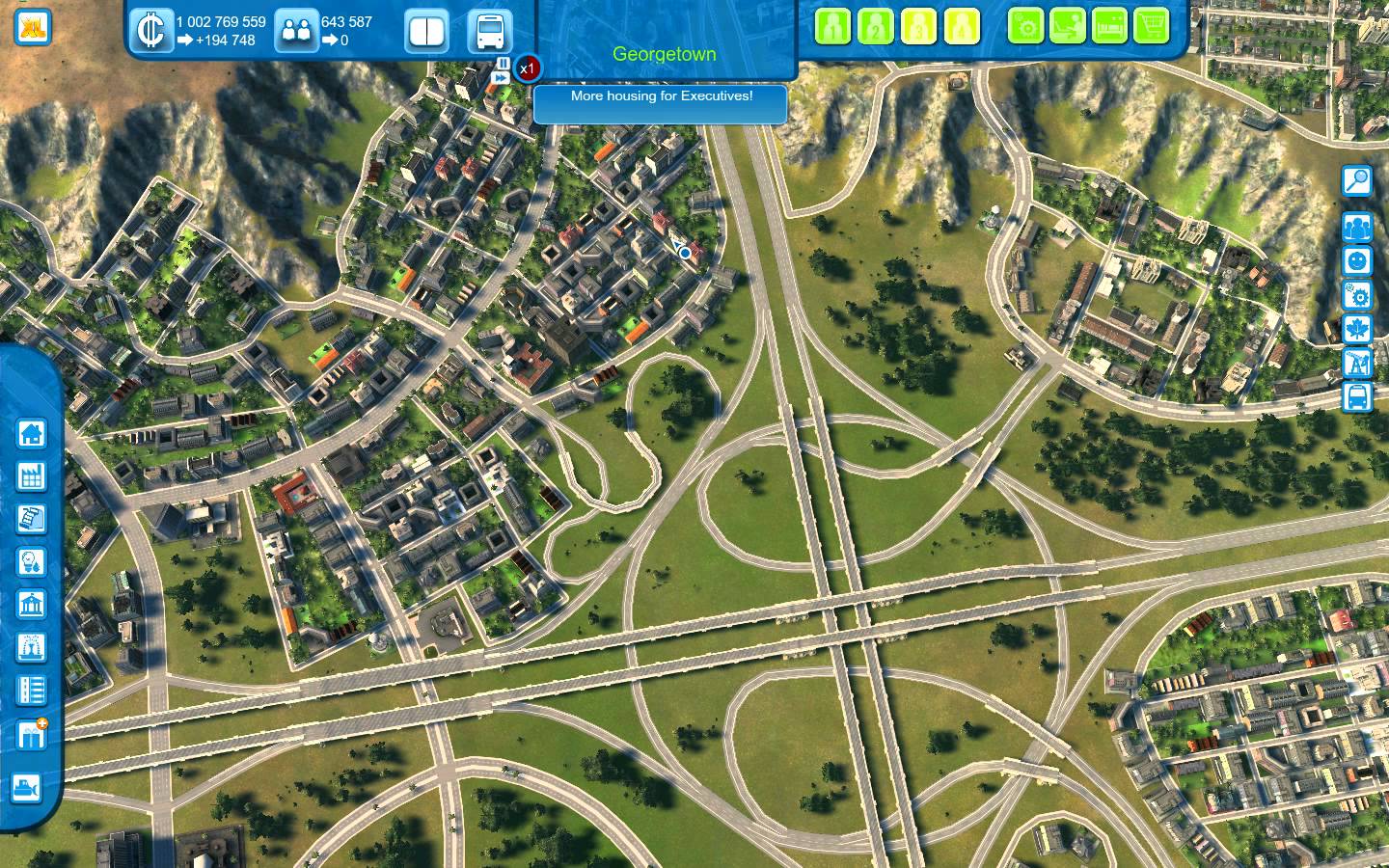
Task: Open the magnifying glass search tool
Action: pyautogui.click(x=1357, y=181)
